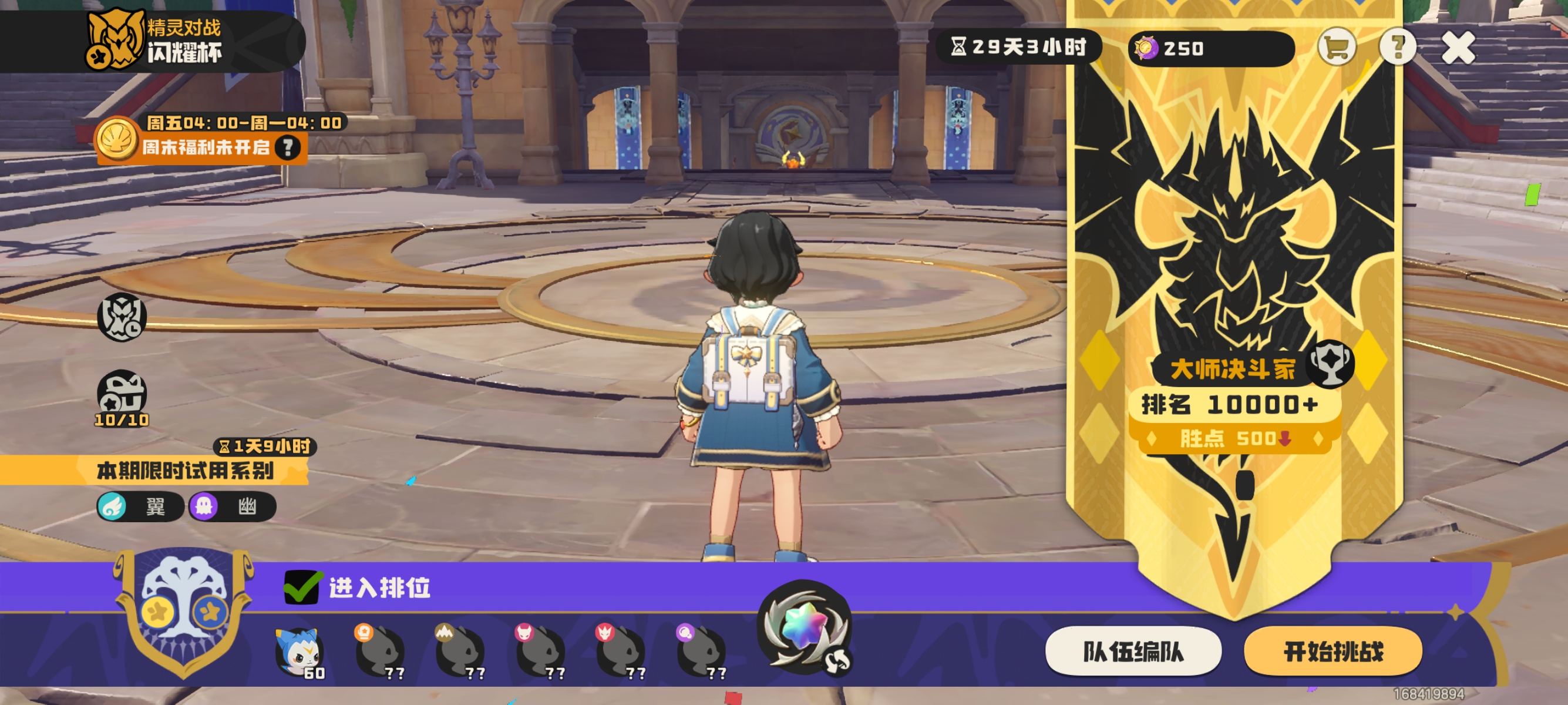Screen dimensions: 1568x705
Task: Click the 开始挑战 start challenge button
Action: pos(1333,652)
